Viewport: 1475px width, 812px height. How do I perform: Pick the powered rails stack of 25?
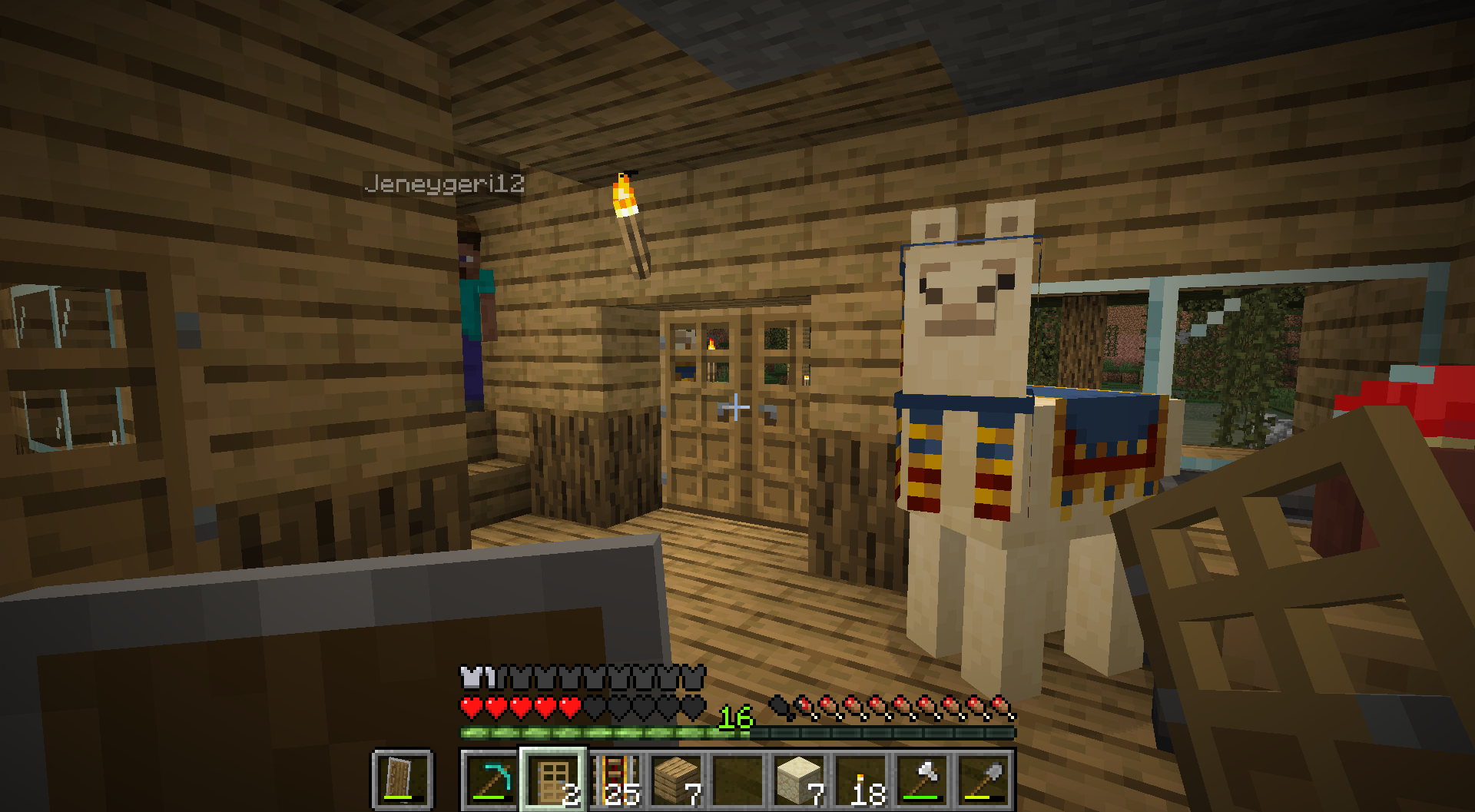(615, 780)
